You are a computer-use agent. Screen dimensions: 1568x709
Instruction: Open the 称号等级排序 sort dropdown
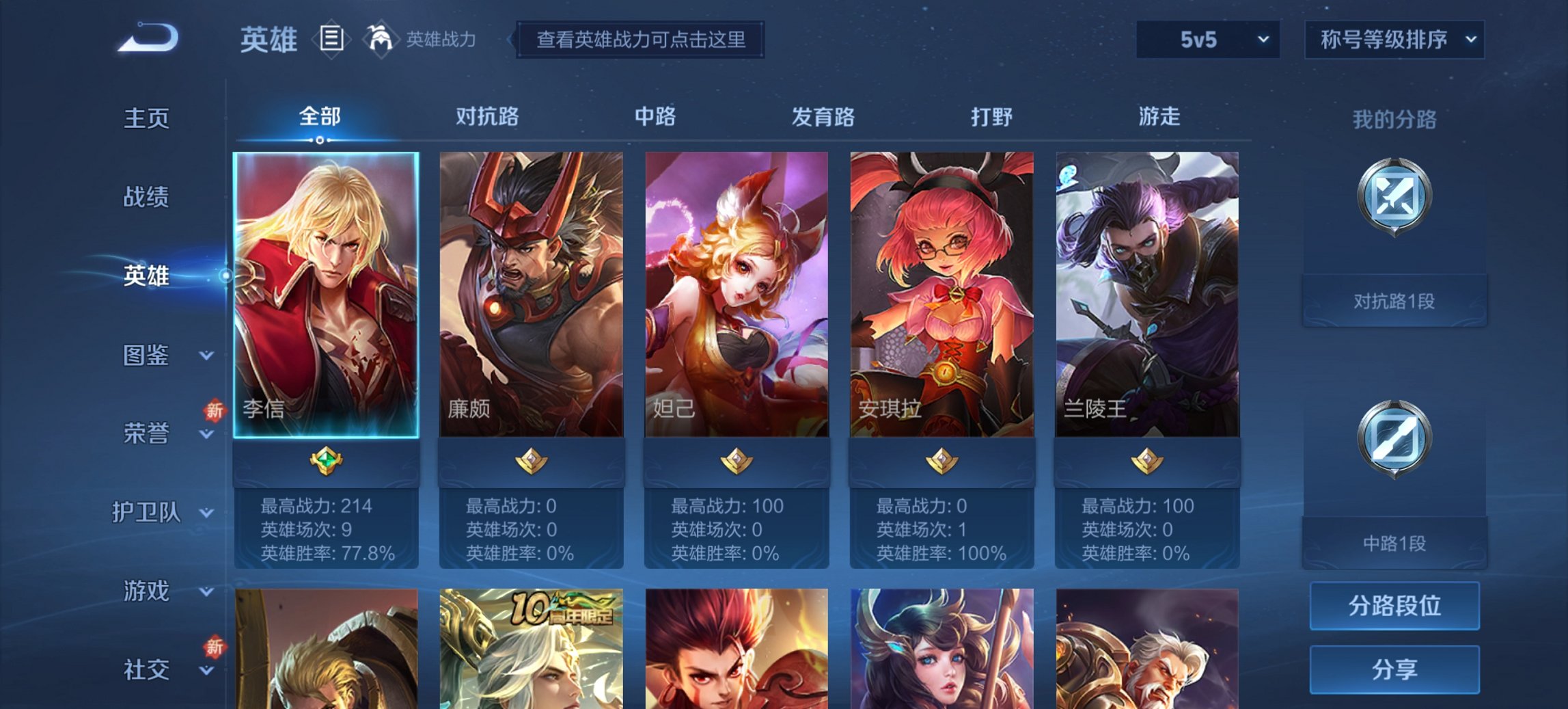pos(1396,40)
